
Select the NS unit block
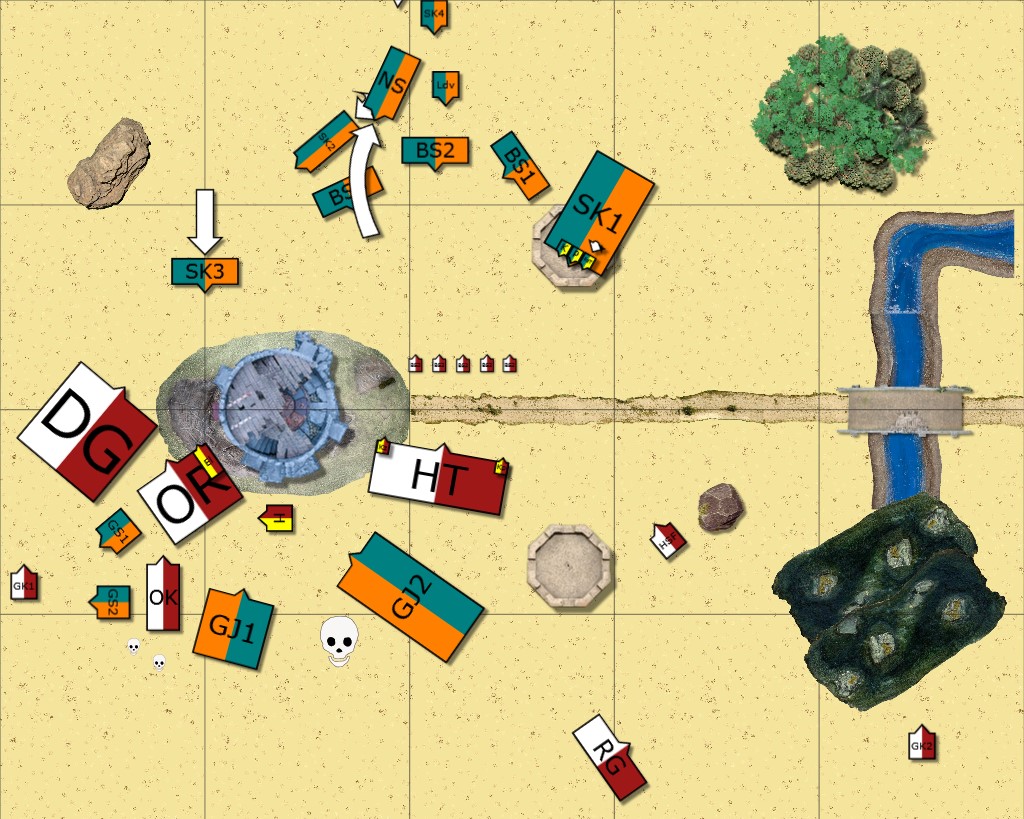(x=393, y=85)
